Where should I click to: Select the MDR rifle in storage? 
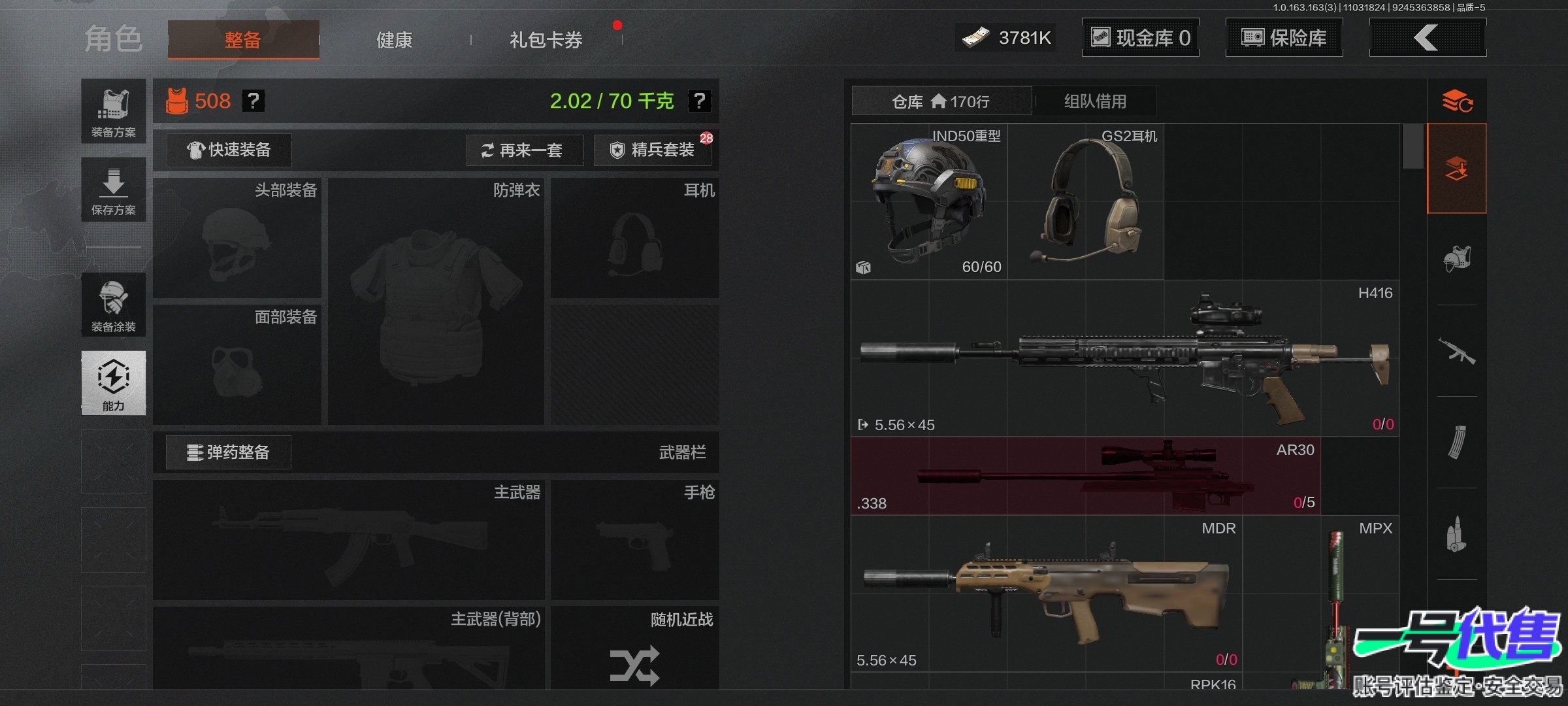tap(1045, 594)
